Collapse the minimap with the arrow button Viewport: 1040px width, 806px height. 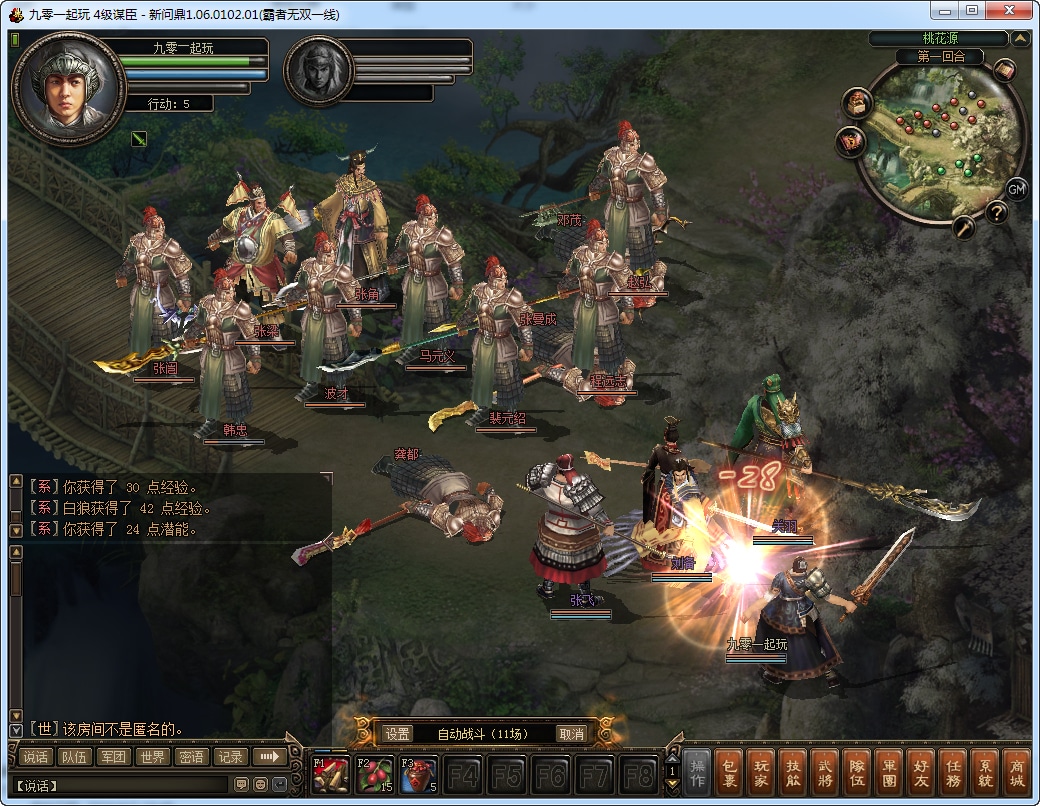[x=1020, y=39]
